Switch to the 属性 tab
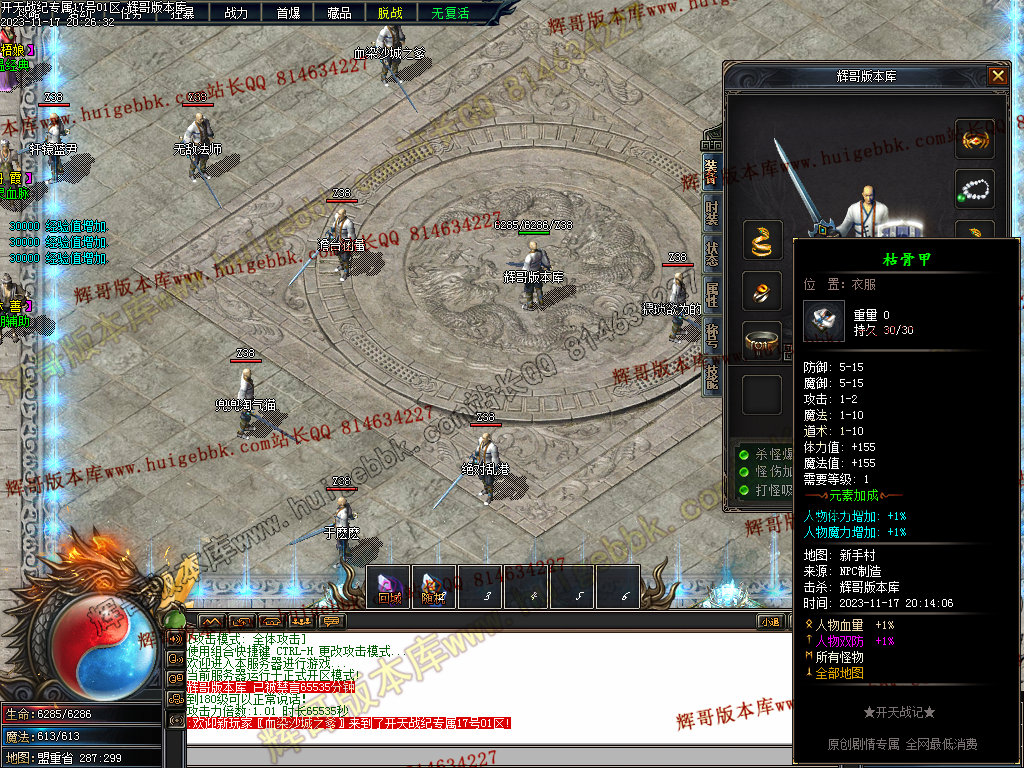Screen dimensions: 1024x768 (711, 294)
